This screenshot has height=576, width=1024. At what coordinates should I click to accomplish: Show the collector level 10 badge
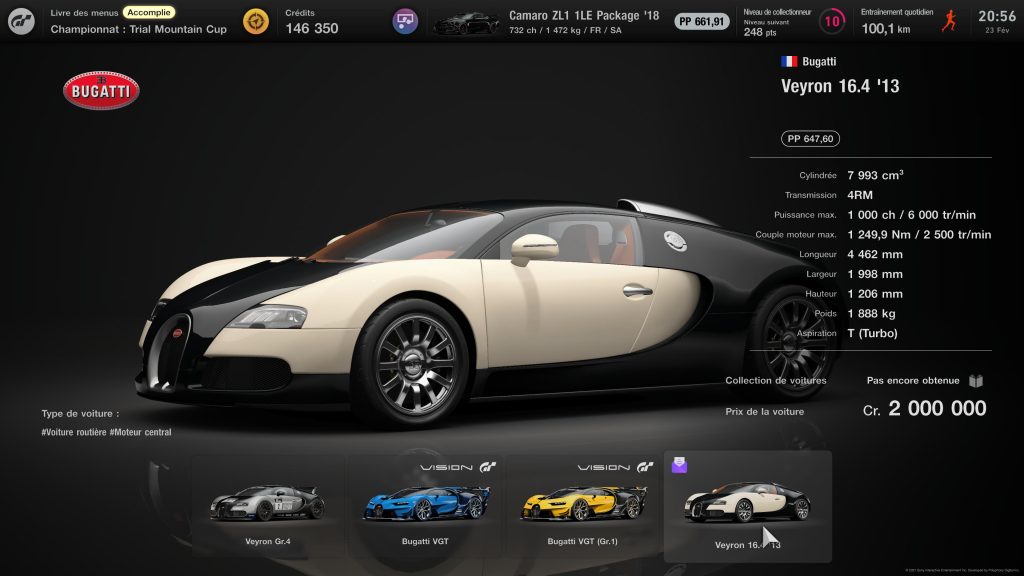[x=831, y=21]
